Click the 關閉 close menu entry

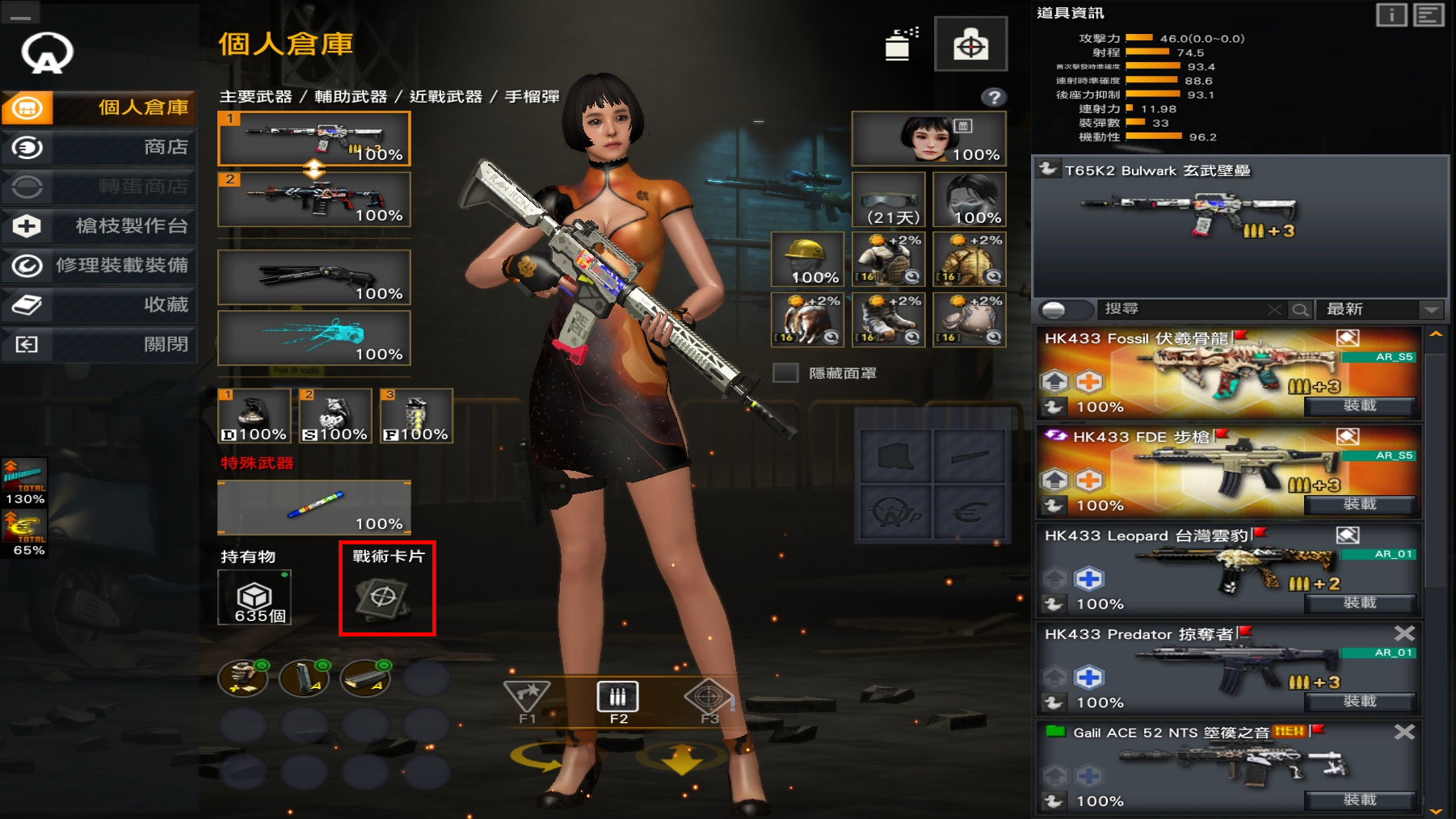click(x=100, y=344)
